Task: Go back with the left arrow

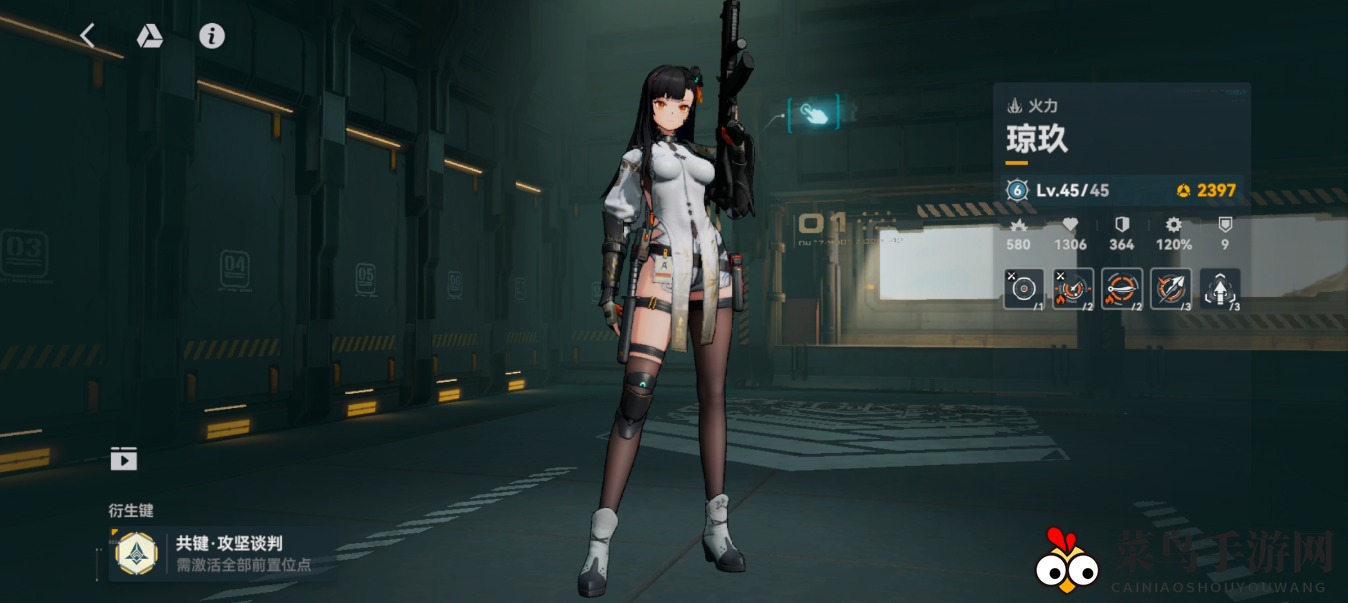Action: 88,36
